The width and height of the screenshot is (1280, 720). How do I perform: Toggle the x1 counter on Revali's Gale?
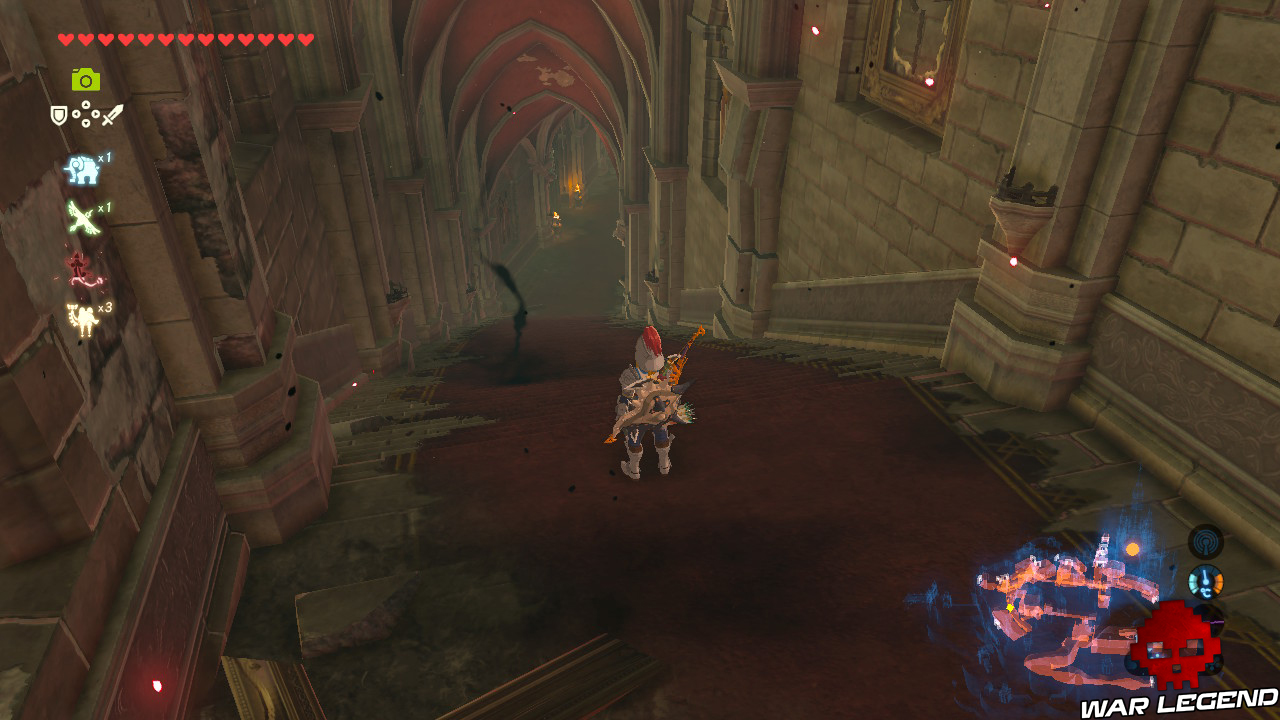(104, 206)
